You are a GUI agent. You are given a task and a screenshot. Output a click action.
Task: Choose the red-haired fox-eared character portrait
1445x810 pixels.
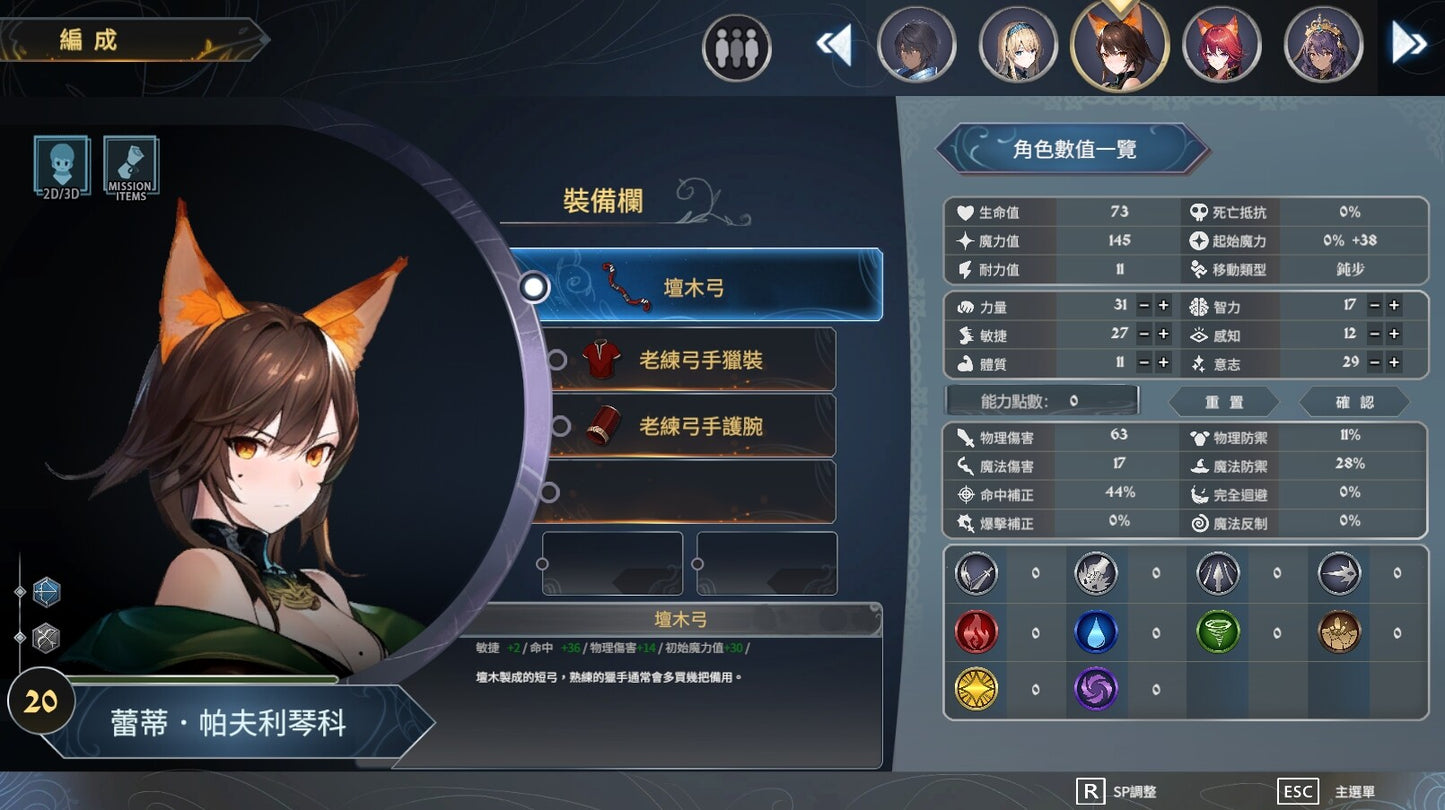pyautogui.click(x=1221, y=45)
